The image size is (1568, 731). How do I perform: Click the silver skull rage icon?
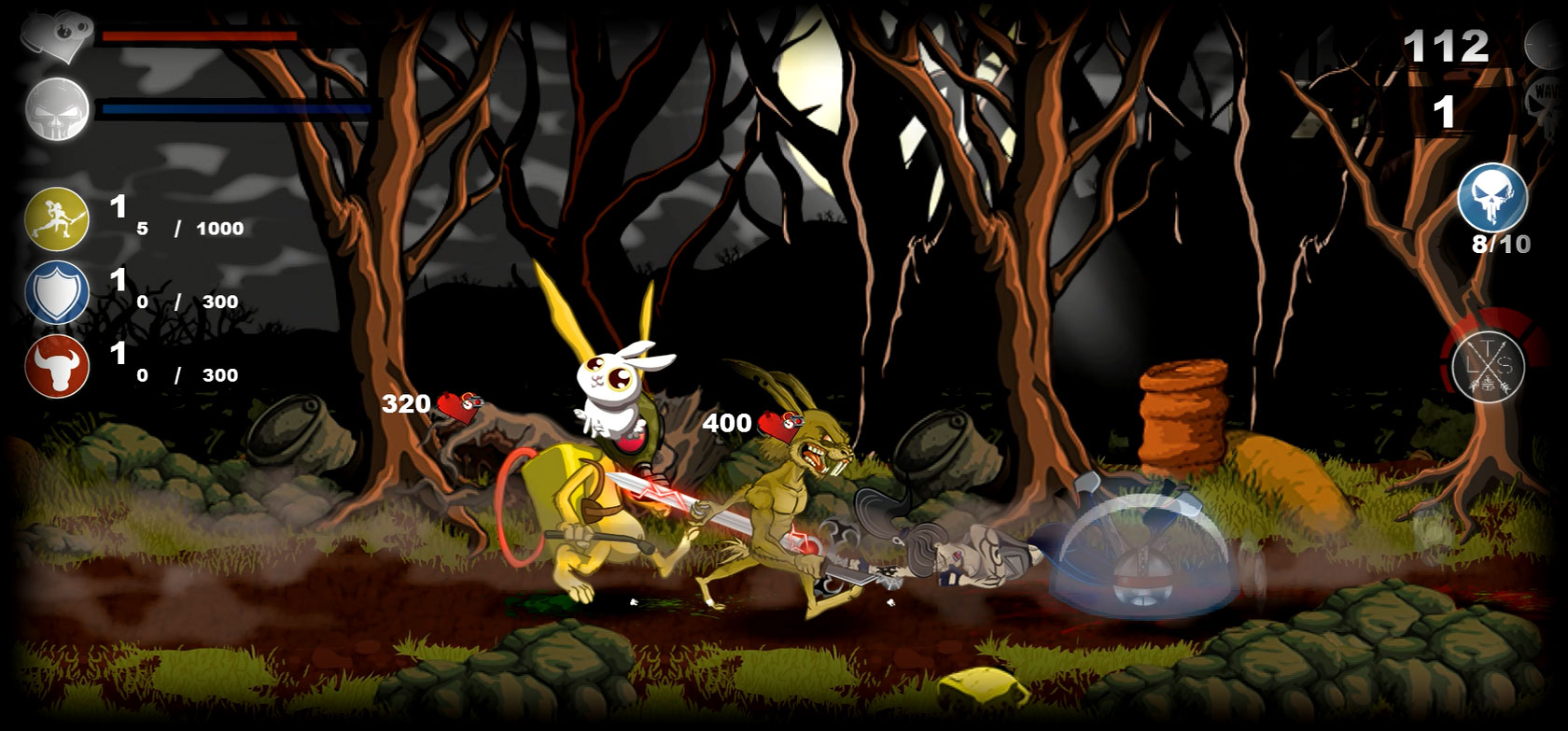pos(56,110)
